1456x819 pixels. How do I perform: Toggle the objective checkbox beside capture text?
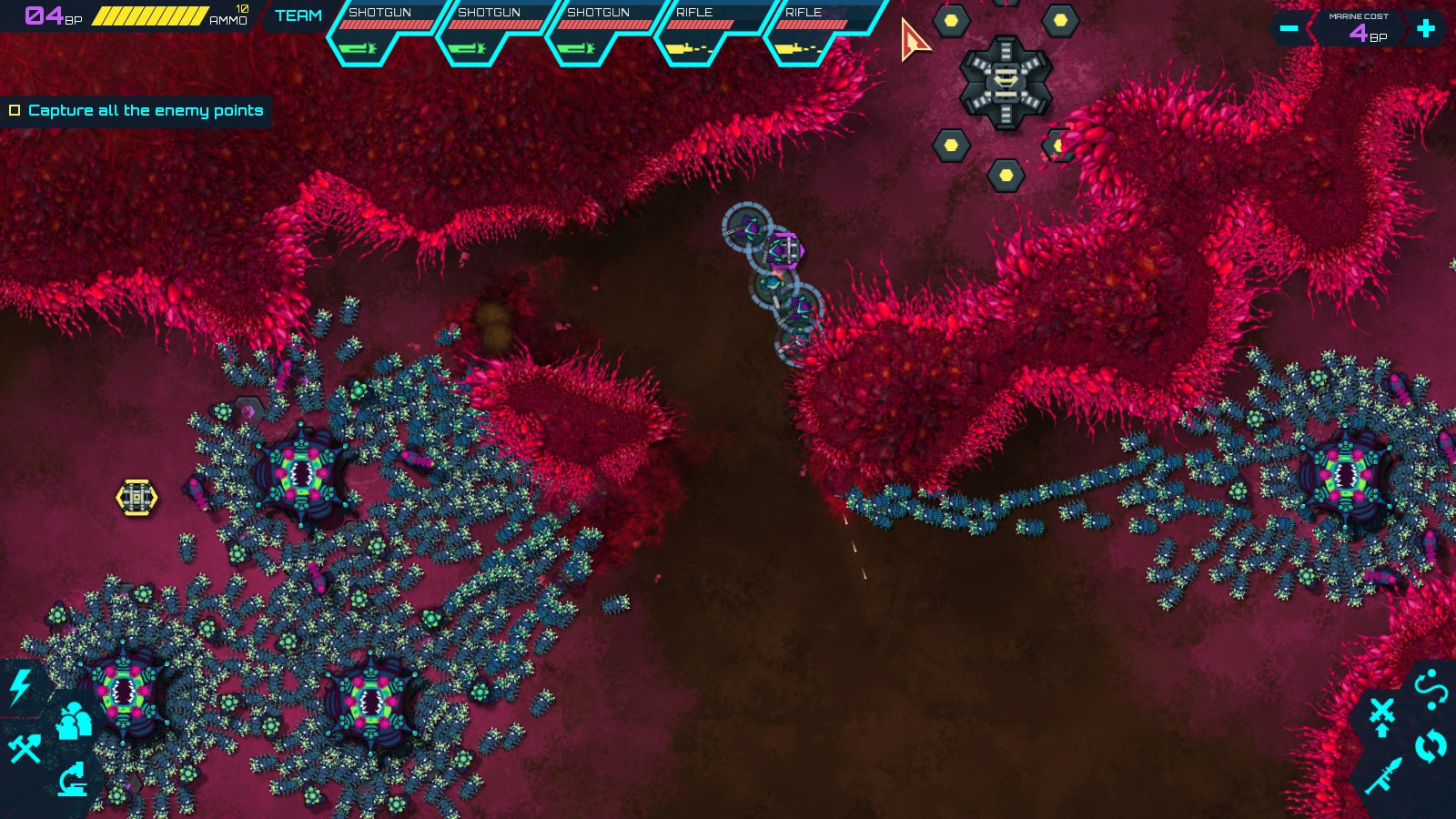click(15, 109)
